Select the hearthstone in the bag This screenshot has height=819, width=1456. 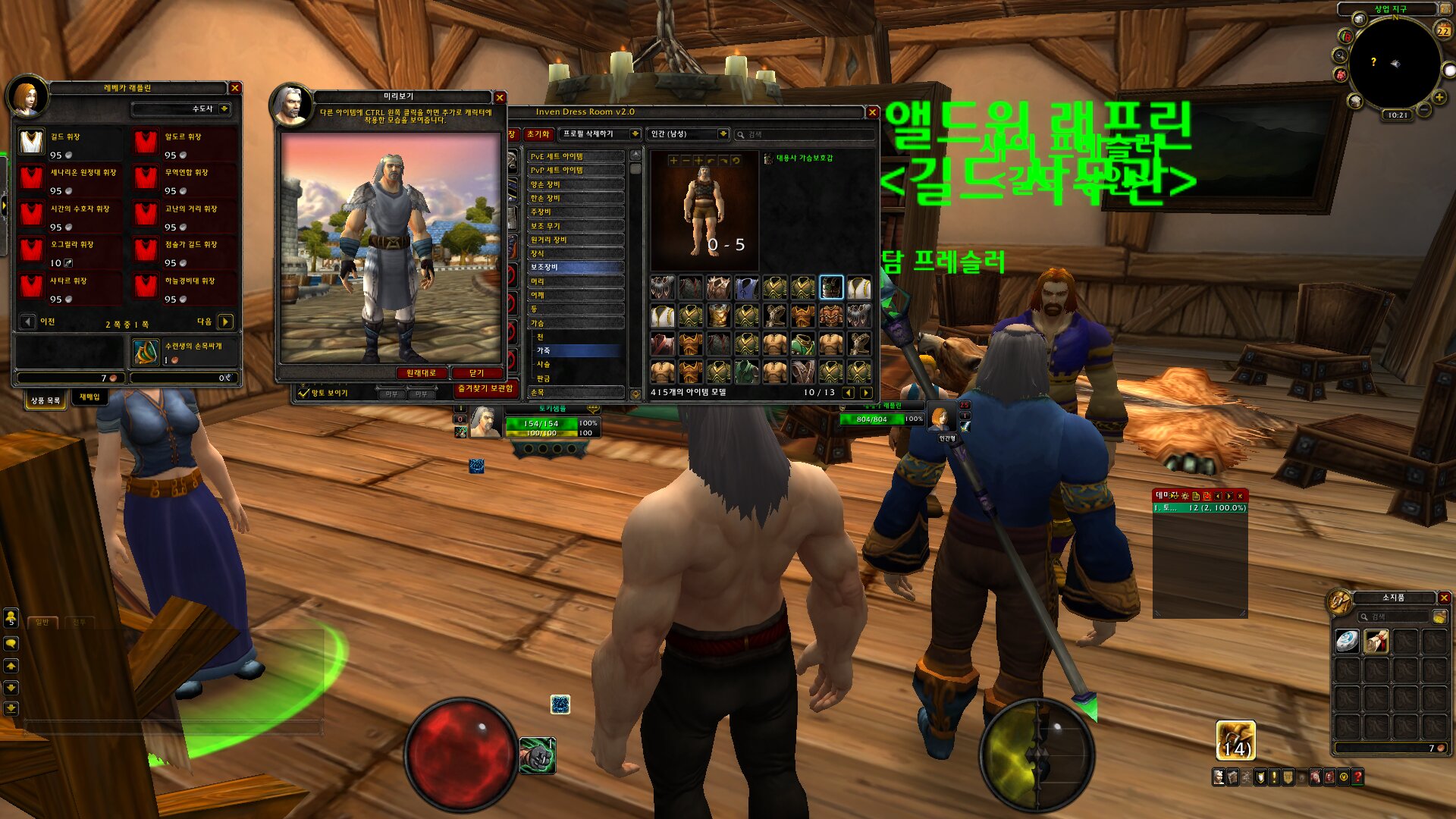1347,642
